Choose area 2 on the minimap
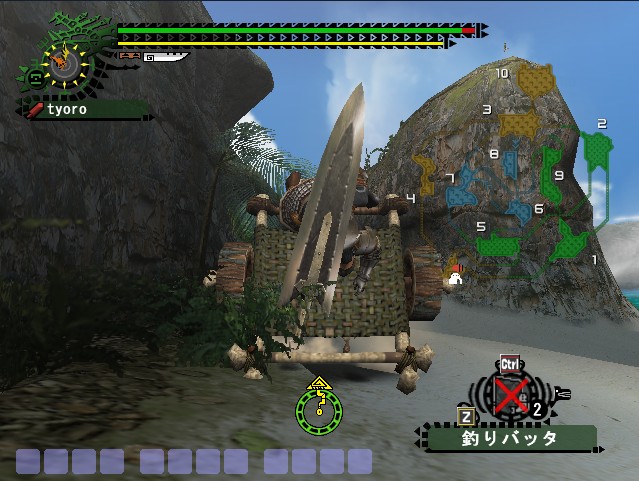Viewport: 639px width, 481px height. 598,149
